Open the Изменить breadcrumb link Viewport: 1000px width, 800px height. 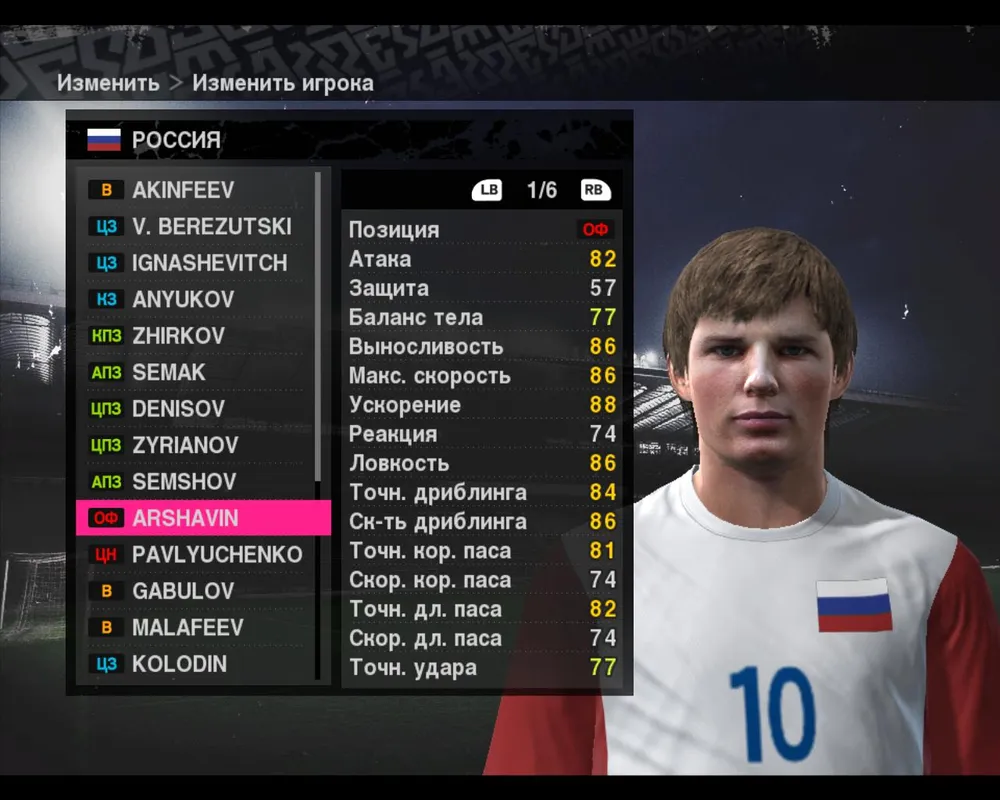click(108, 83)
